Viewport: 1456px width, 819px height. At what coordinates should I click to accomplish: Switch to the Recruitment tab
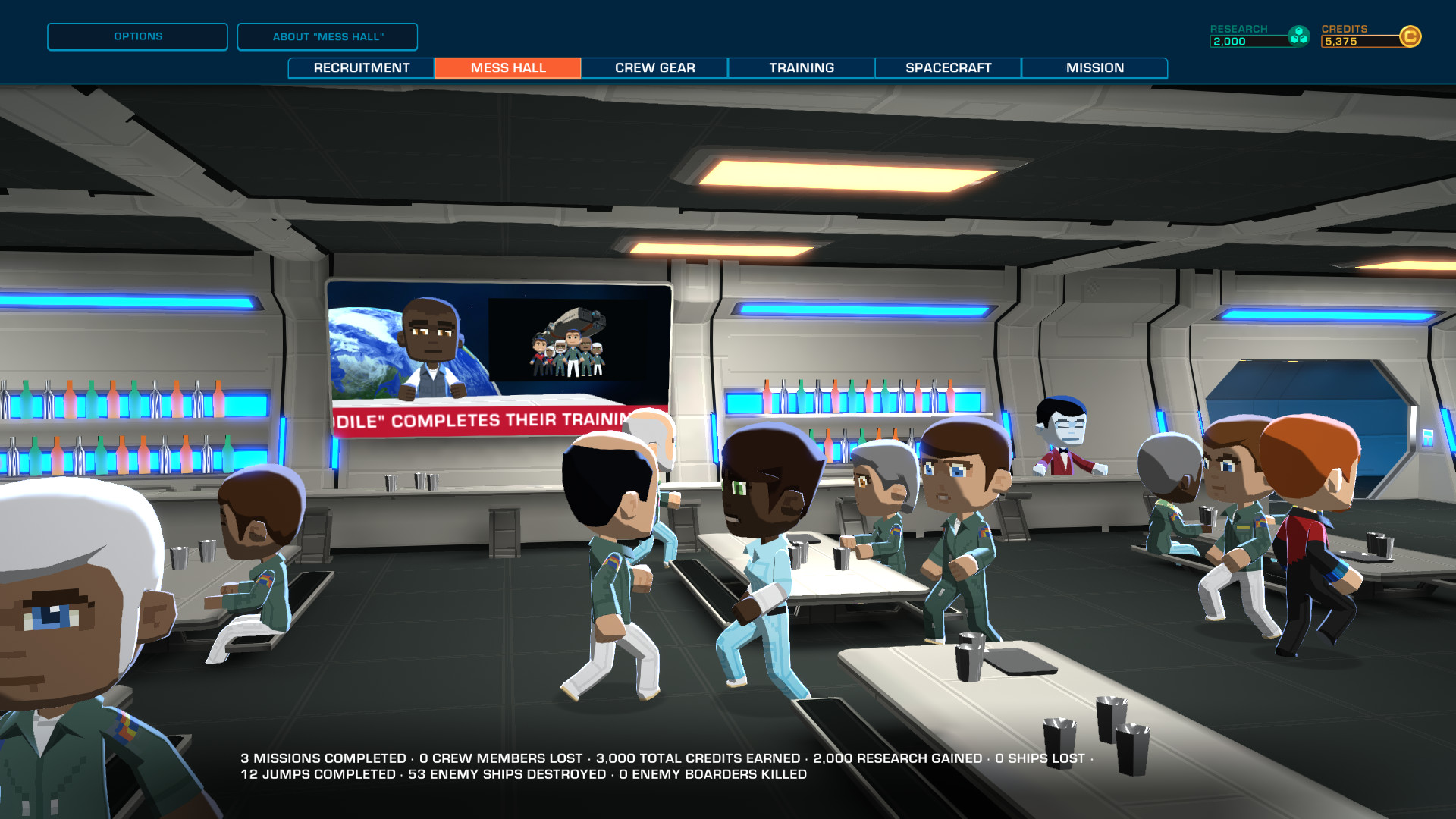[x=360, y=67]
